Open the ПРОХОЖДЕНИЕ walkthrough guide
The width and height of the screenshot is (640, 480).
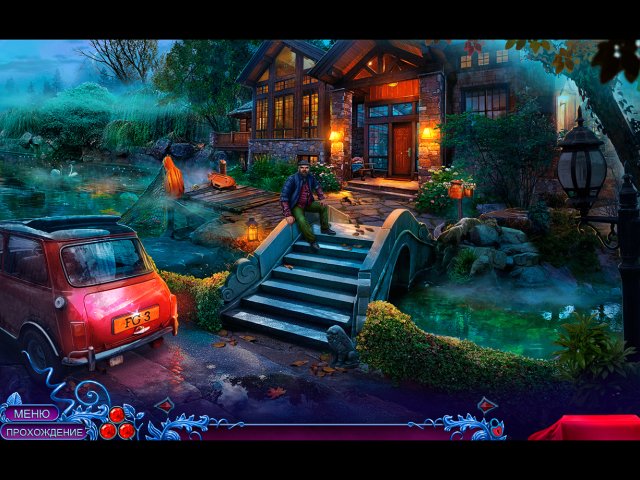(x=43, y=432)
